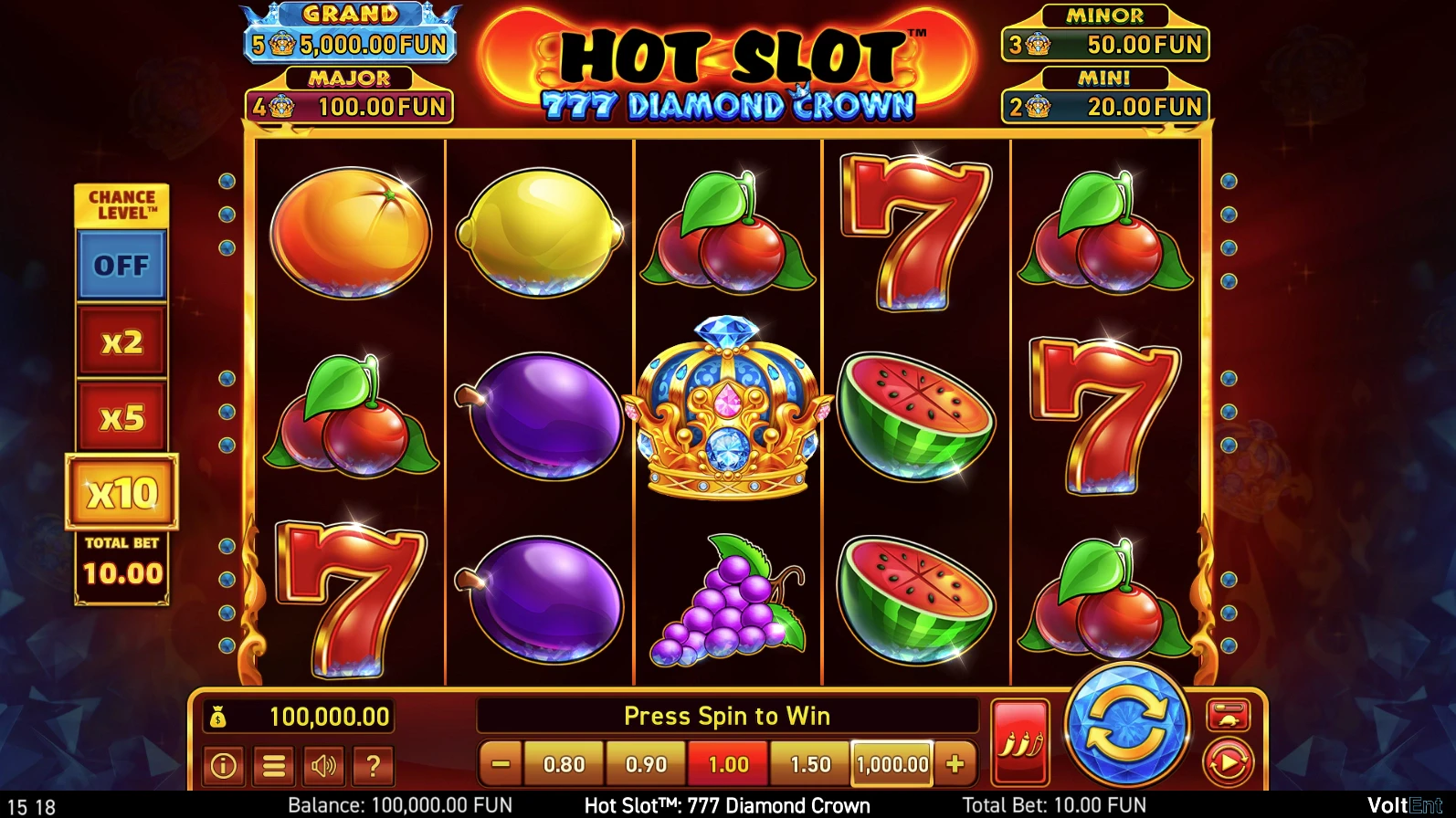The image size is (1456, 818).
Task: Open help with the question mark button
Action: pyautogui.click(x=373, y=765)
